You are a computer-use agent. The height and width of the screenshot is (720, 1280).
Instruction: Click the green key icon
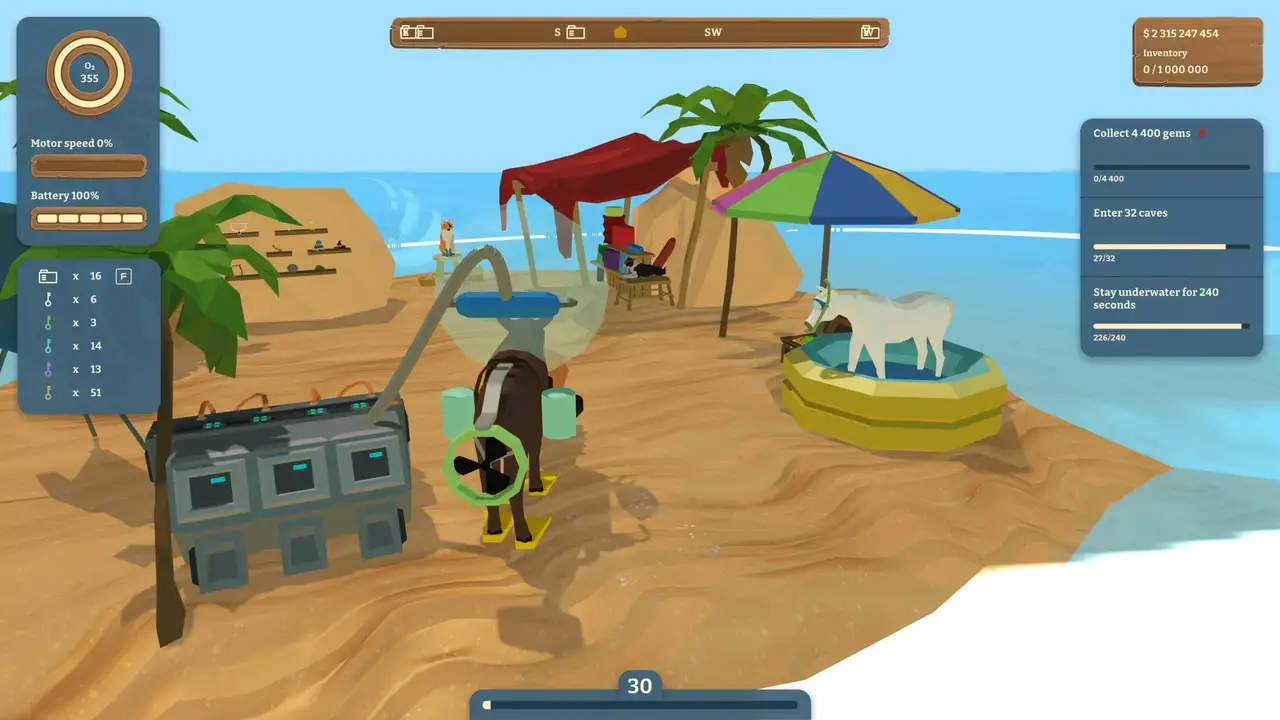pos(48,322)
